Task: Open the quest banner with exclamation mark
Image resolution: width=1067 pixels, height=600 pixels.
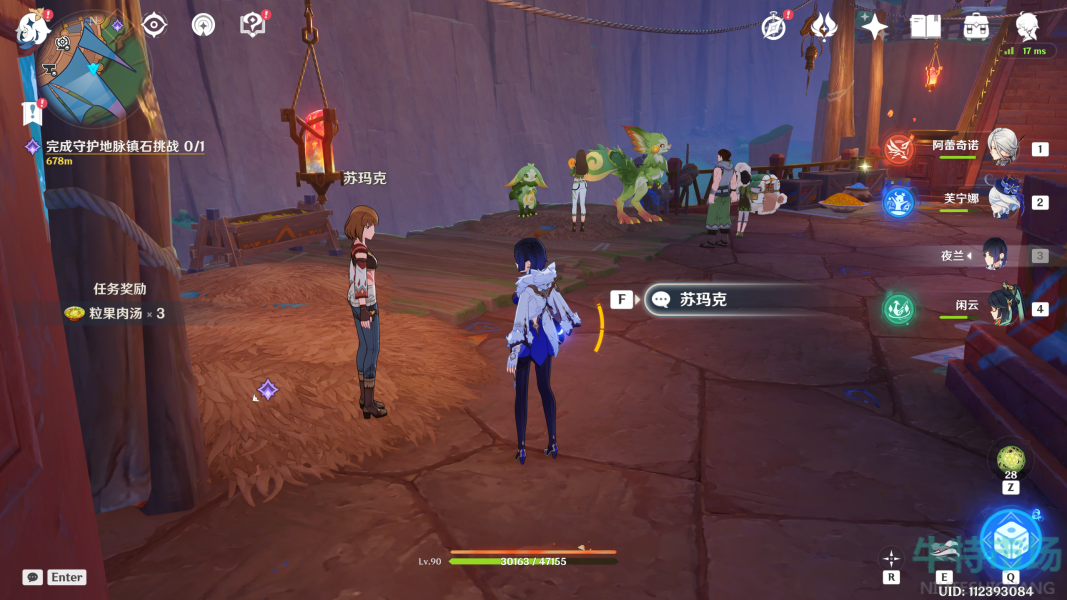Action: coord(32,112)
